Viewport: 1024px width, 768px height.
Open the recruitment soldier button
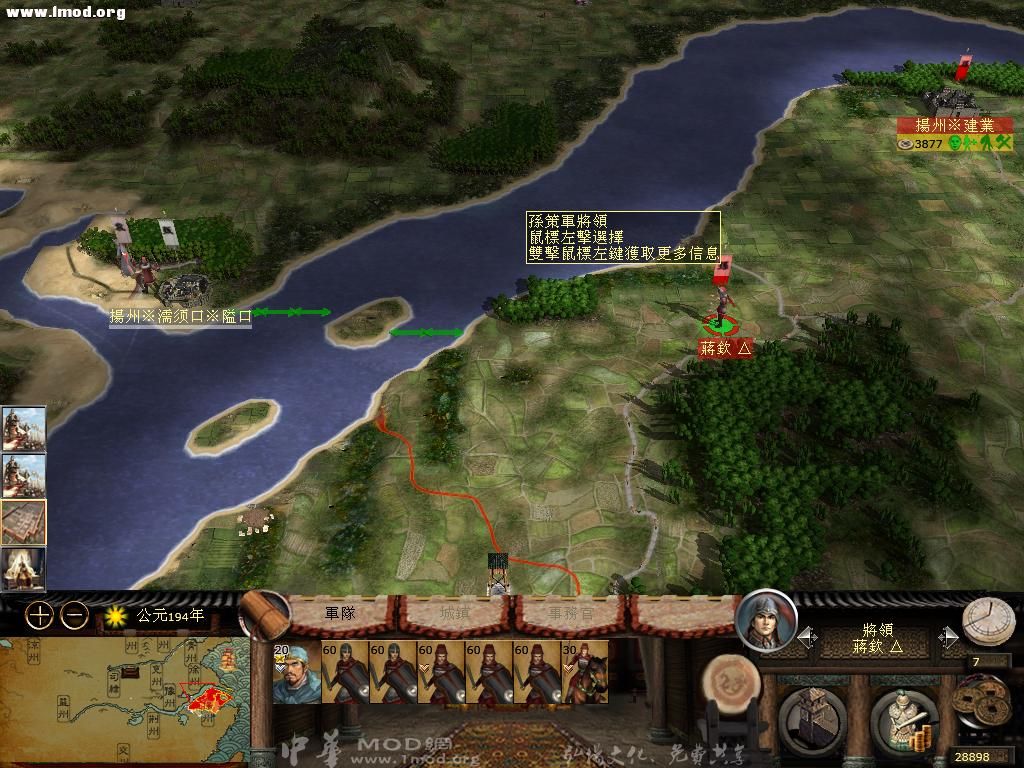[x=904, y=716]
